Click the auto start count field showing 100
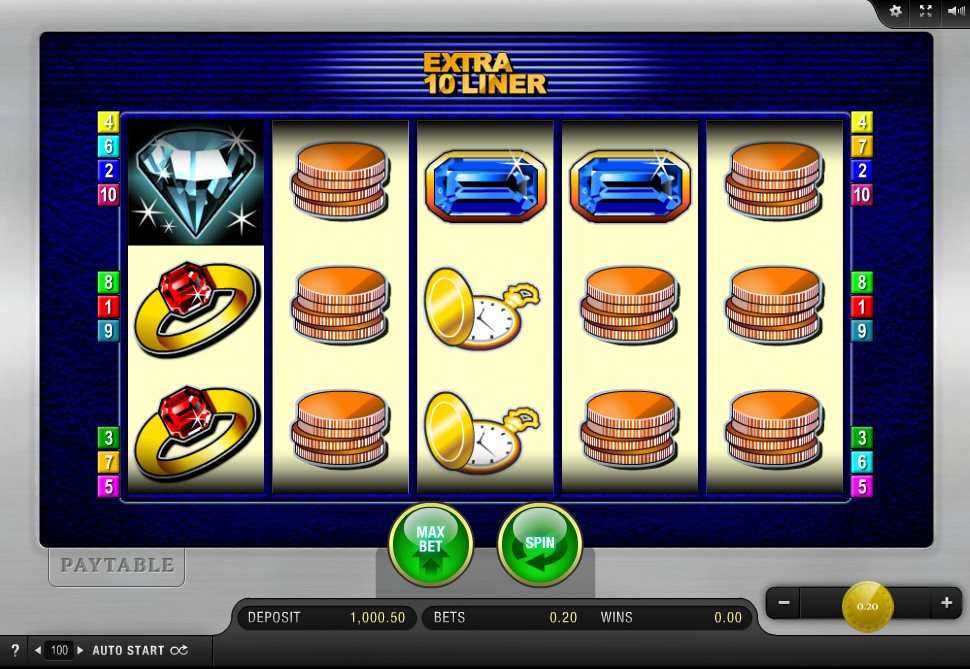Screen dimensions: 970x669 pos(59,650)
